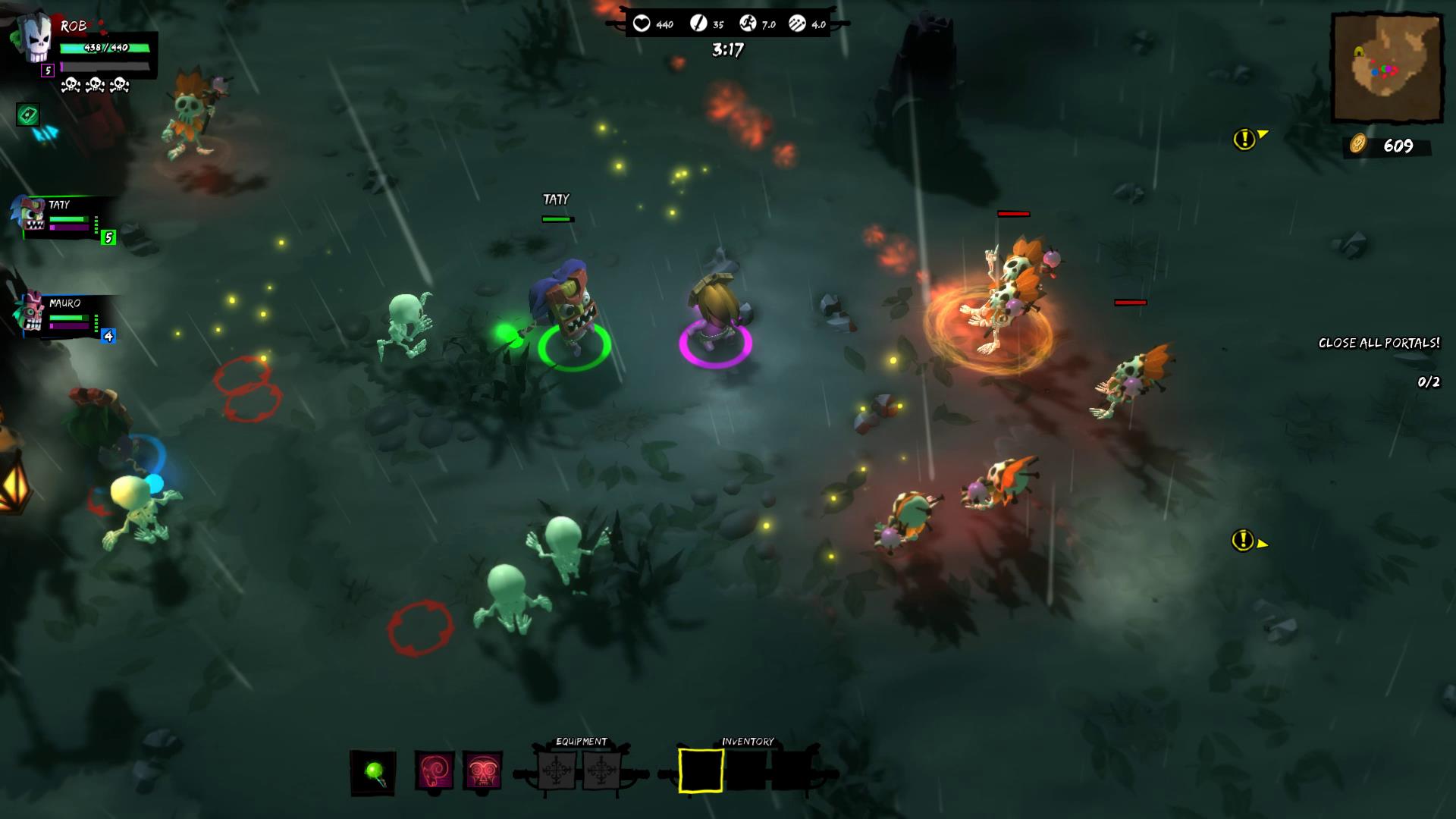Select teammate Taty's portrait panel
1456x819 pixels.
coord(61,218)
